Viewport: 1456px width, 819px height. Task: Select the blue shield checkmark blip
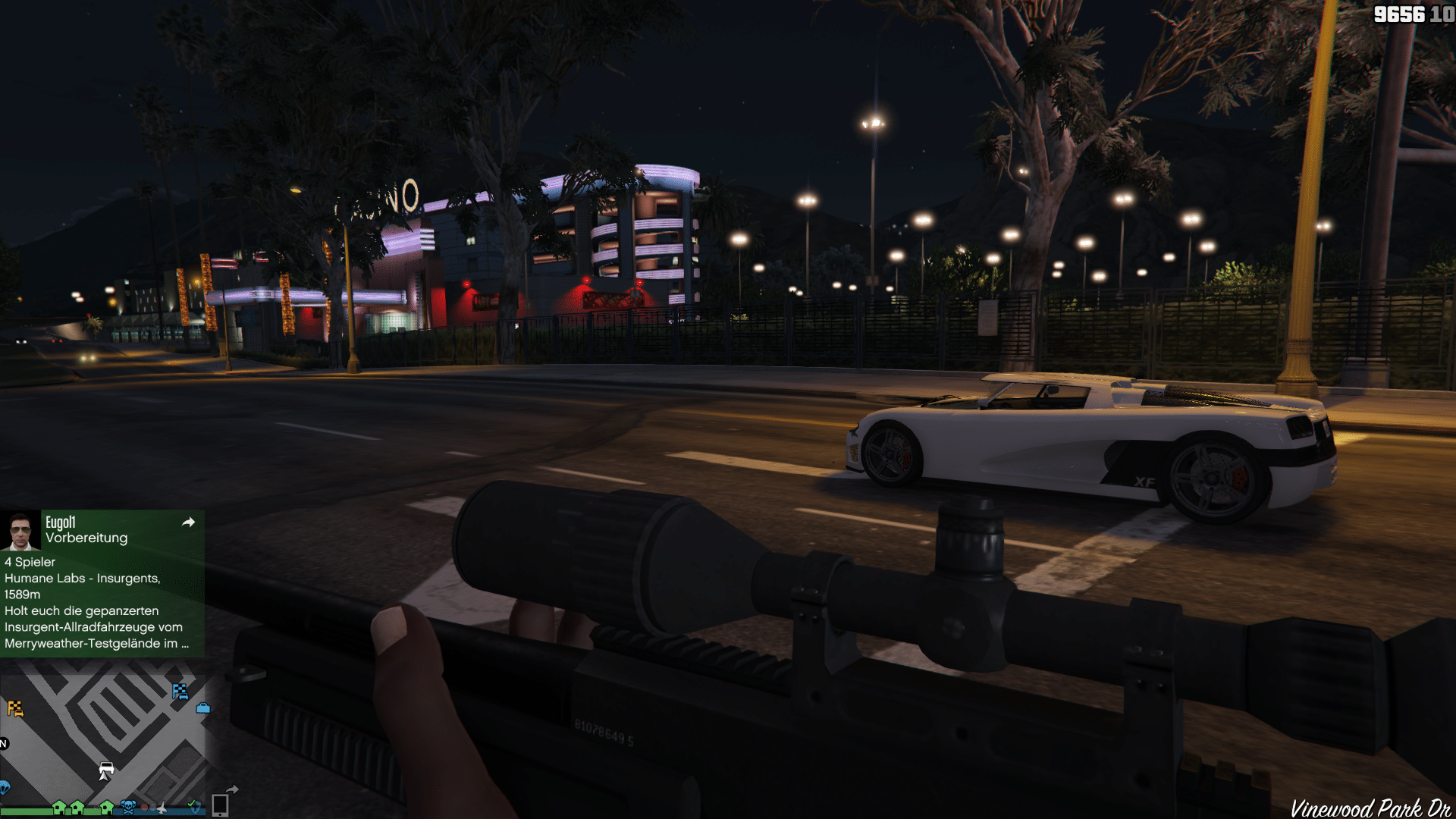[193, 806]
